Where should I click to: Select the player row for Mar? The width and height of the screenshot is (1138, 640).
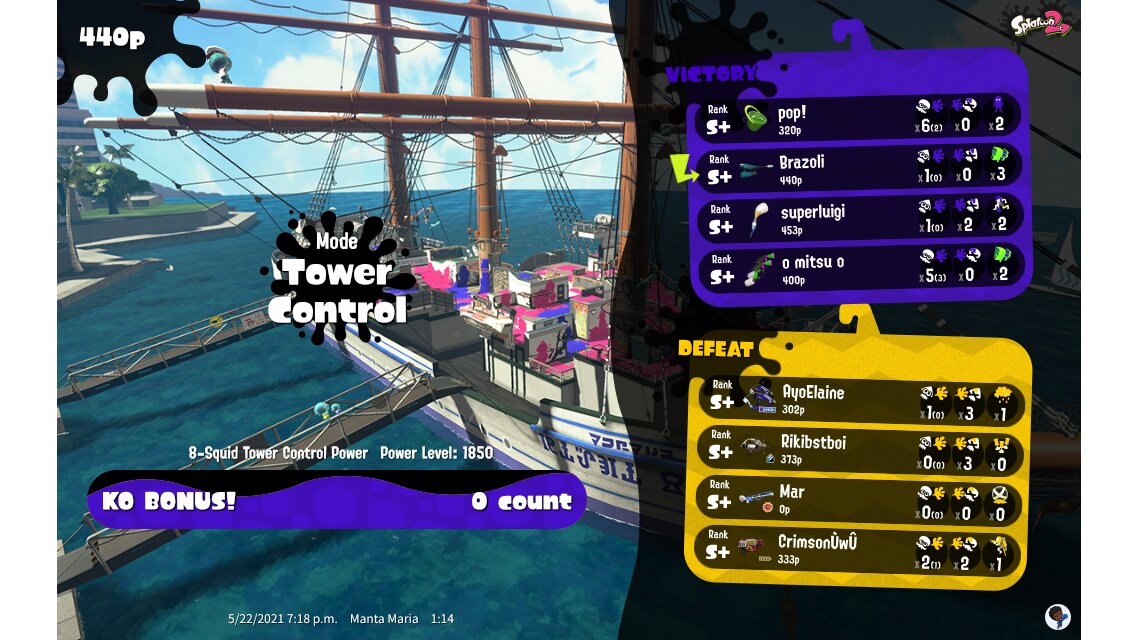tap(858, 499)
